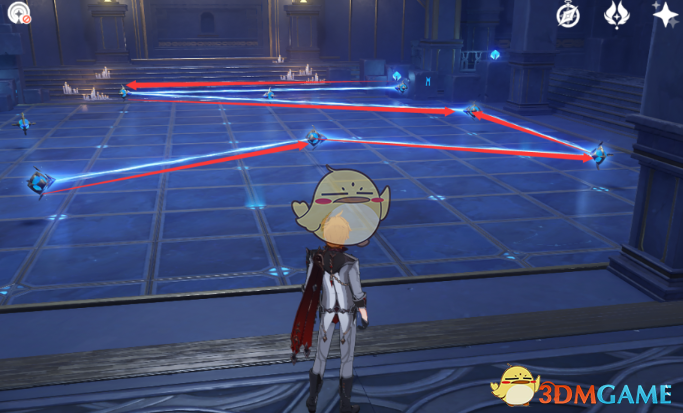The image size is (683, 413).
Task: Click the disabled signal beacon icon
Action: pyautogui.click(x=16, y=13)
